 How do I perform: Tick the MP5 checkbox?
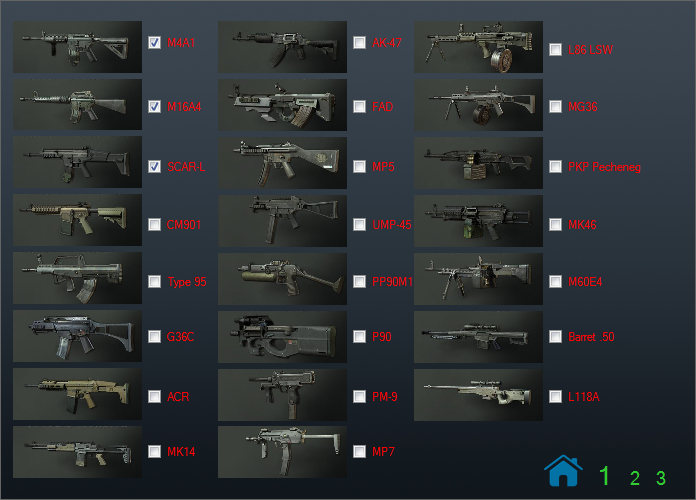(359, 166)
